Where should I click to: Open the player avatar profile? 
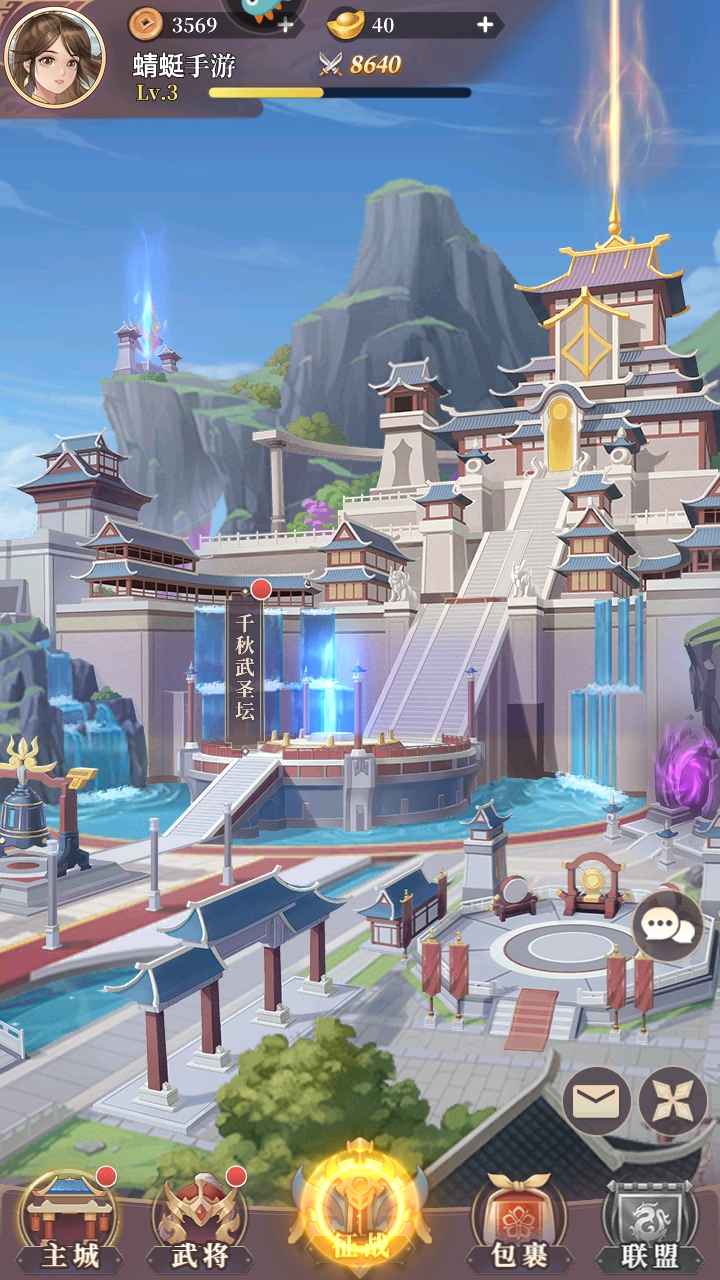point(55,56)
